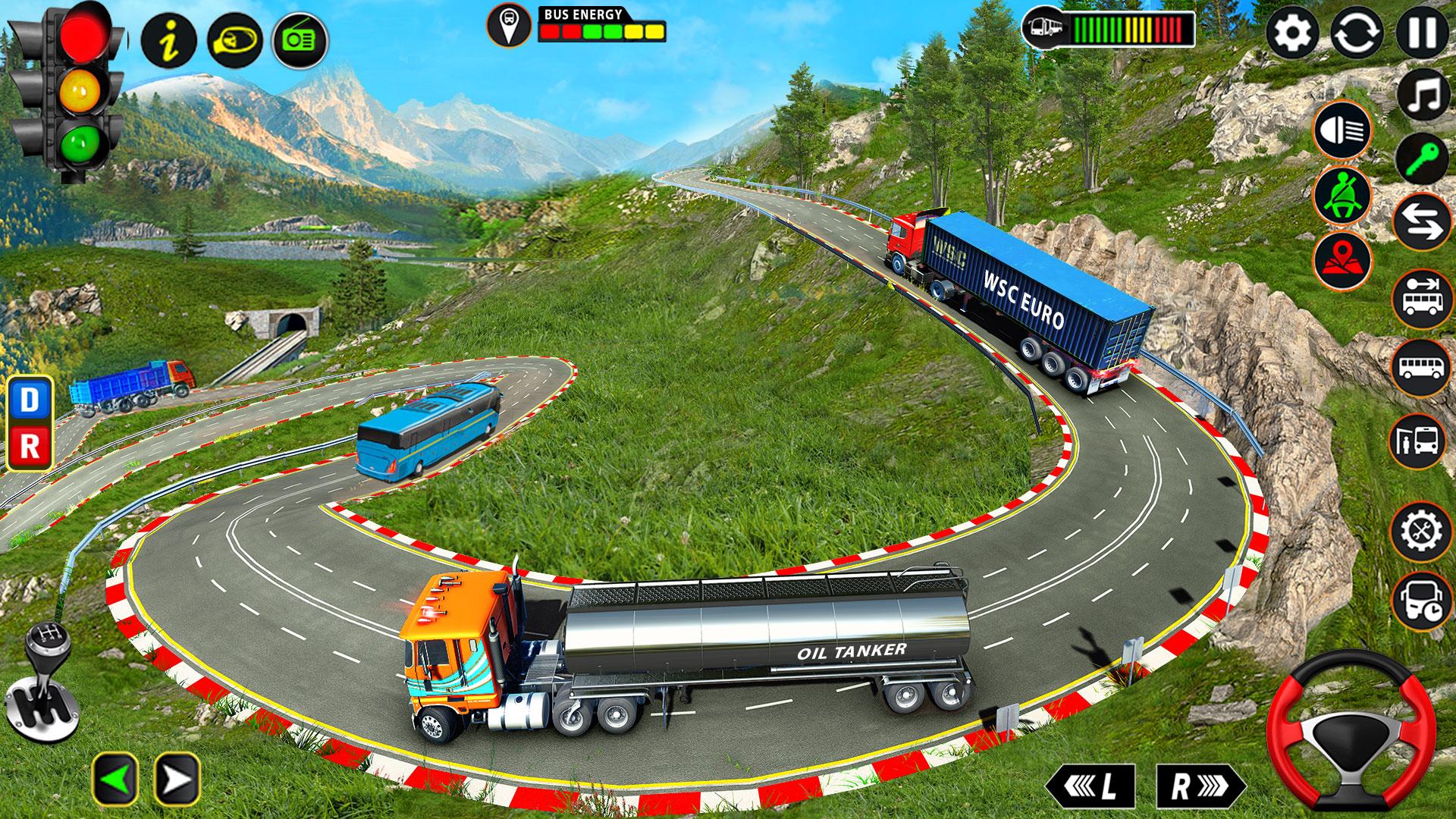
Task: Open the settings gear menu
Action: pos(1292,33)
